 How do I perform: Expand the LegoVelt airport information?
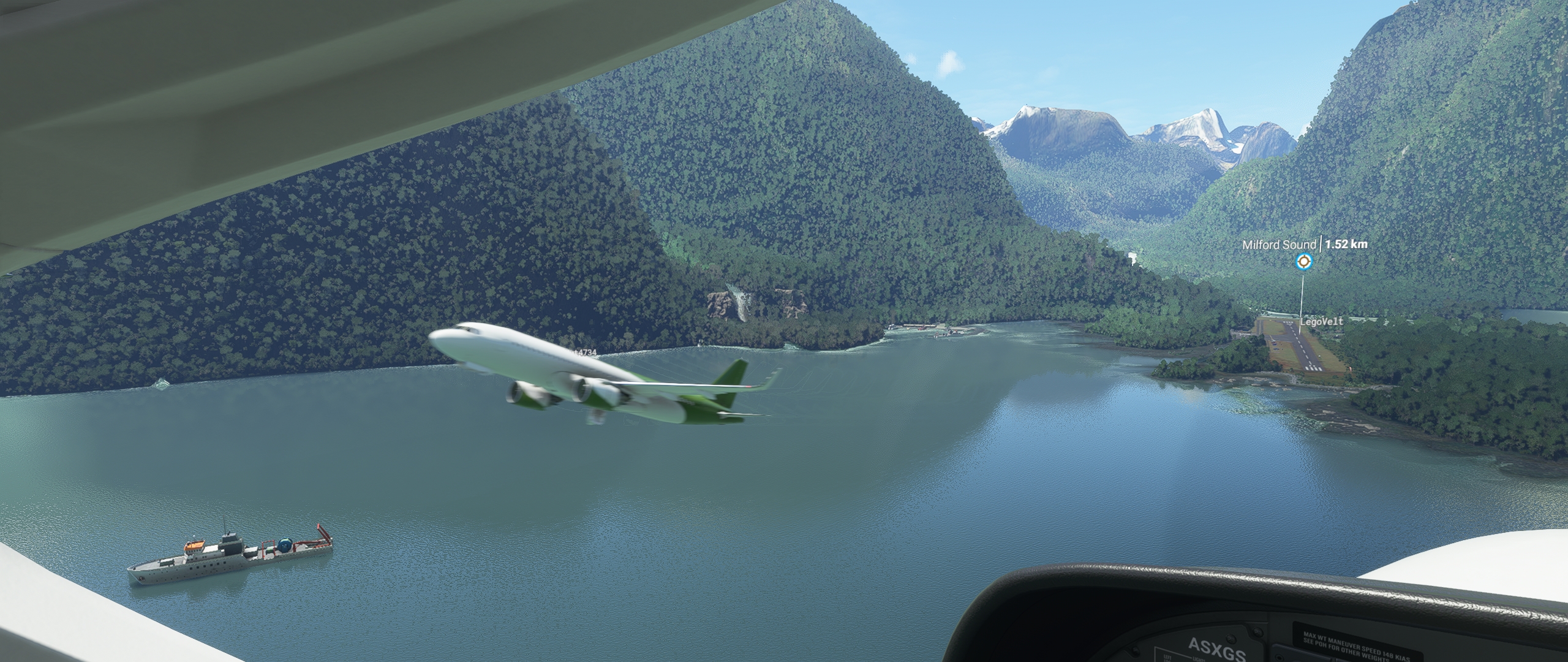pyautogui.click(x=1322, y=322)
